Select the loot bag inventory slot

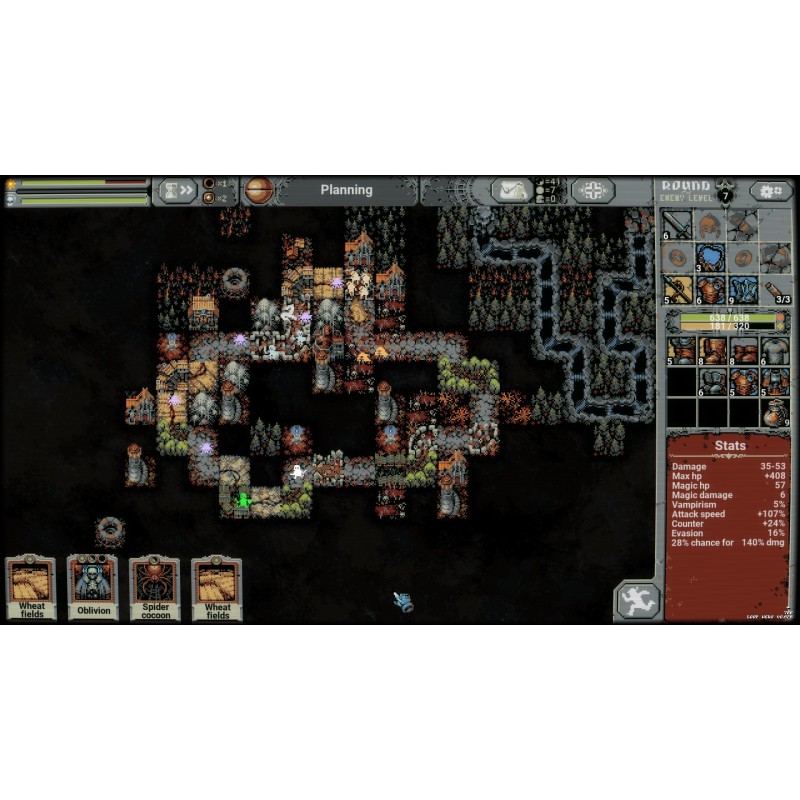(775, 412)
